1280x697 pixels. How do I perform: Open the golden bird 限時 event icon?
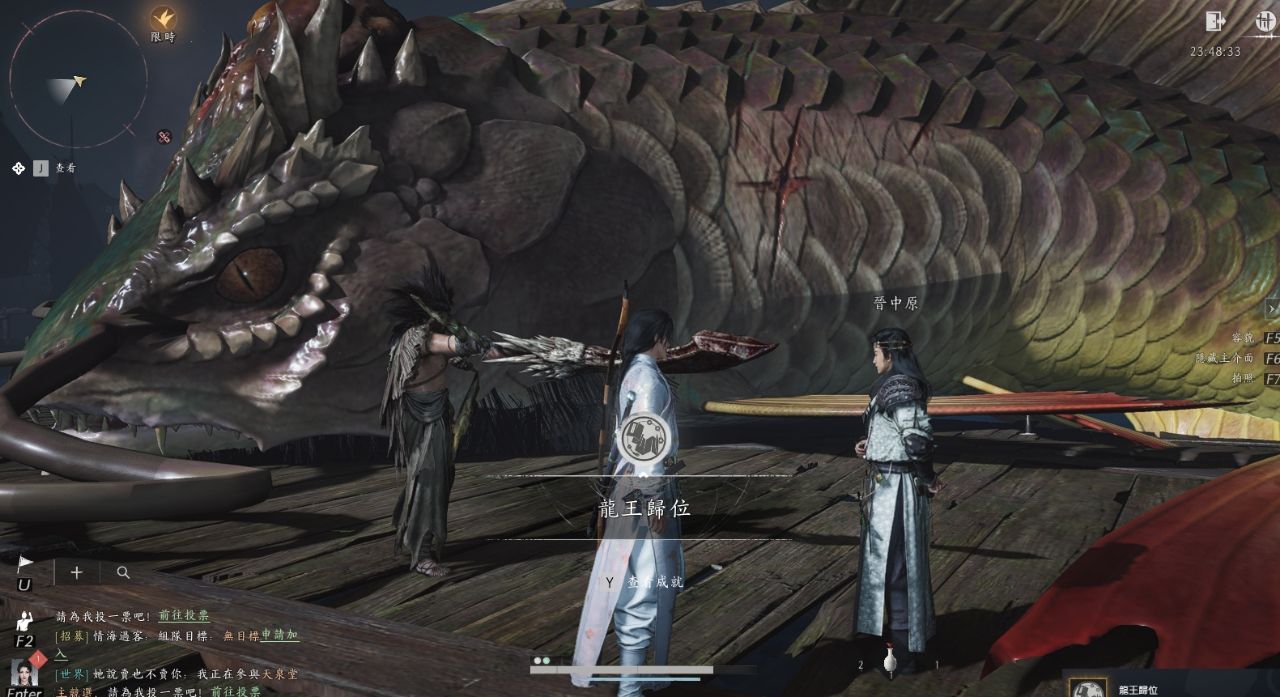coord(163,19)
